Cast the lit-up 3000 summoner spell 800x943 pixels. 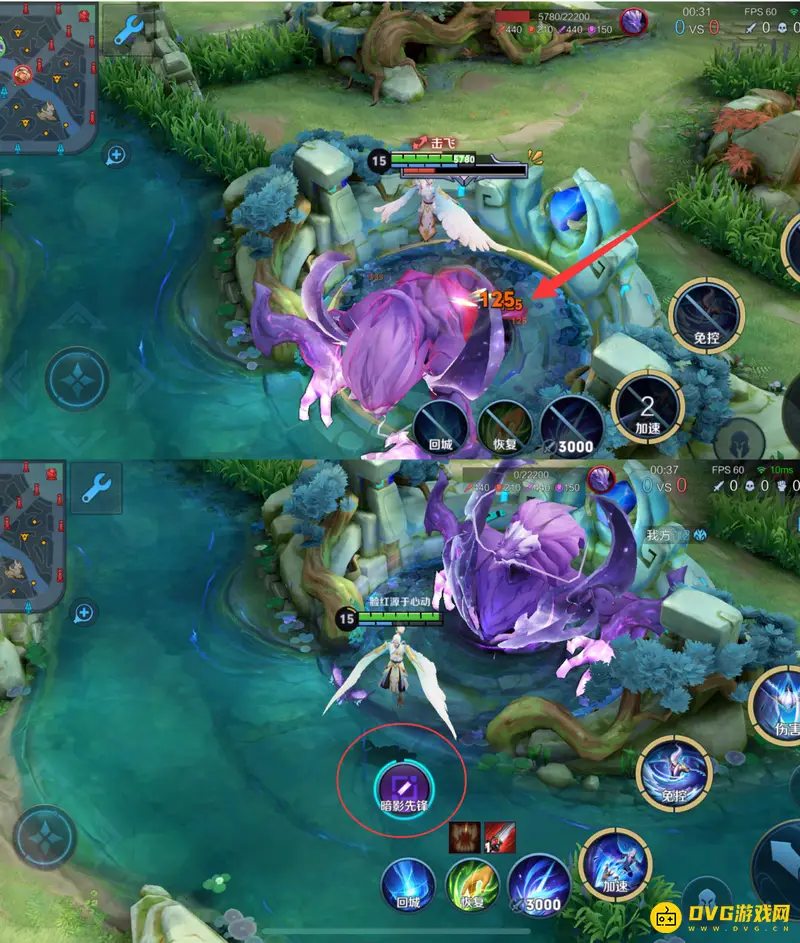(540, 887)
